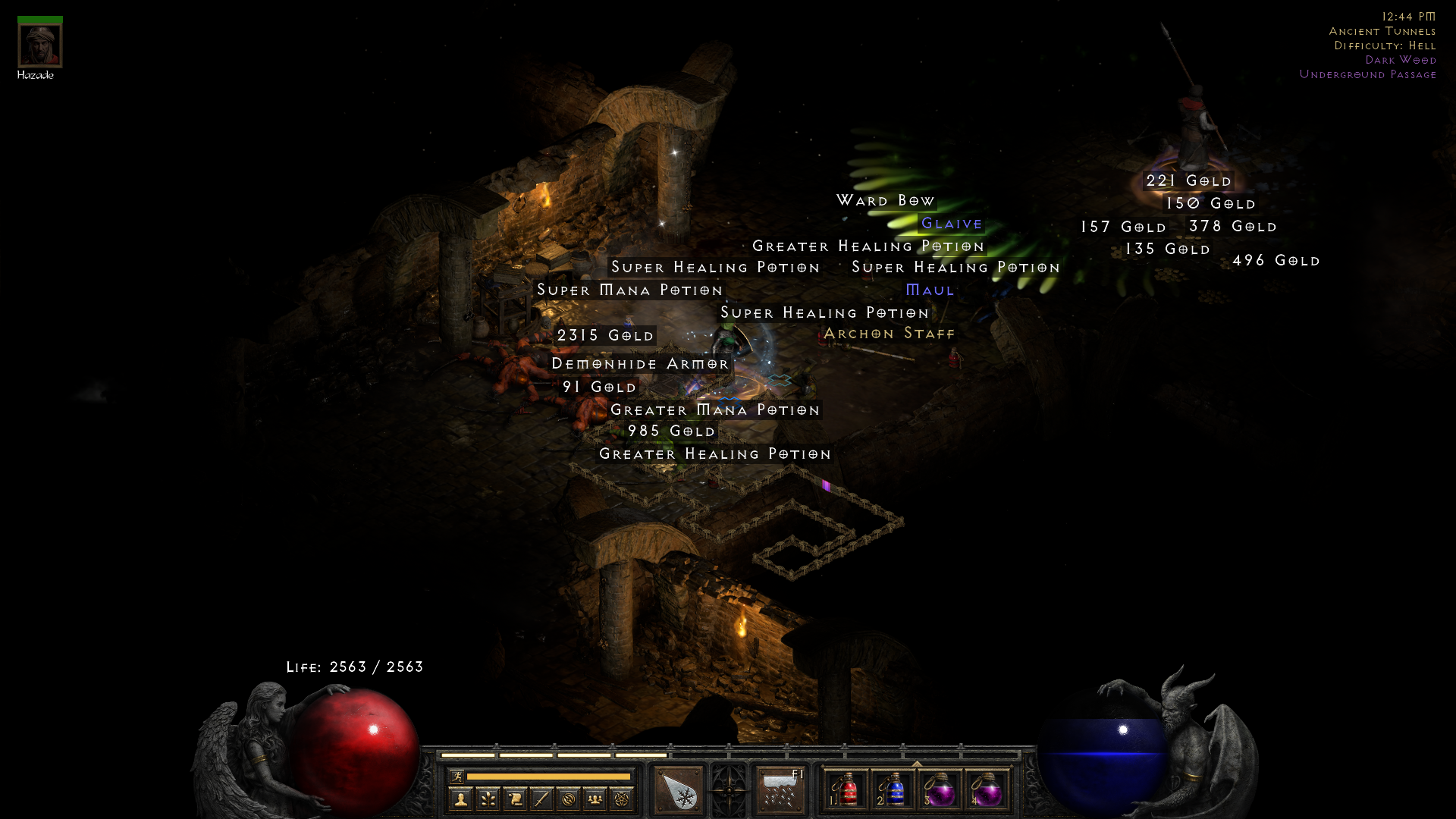
Task: Open the character screen with the portrait icon
Action: [460, 797]
